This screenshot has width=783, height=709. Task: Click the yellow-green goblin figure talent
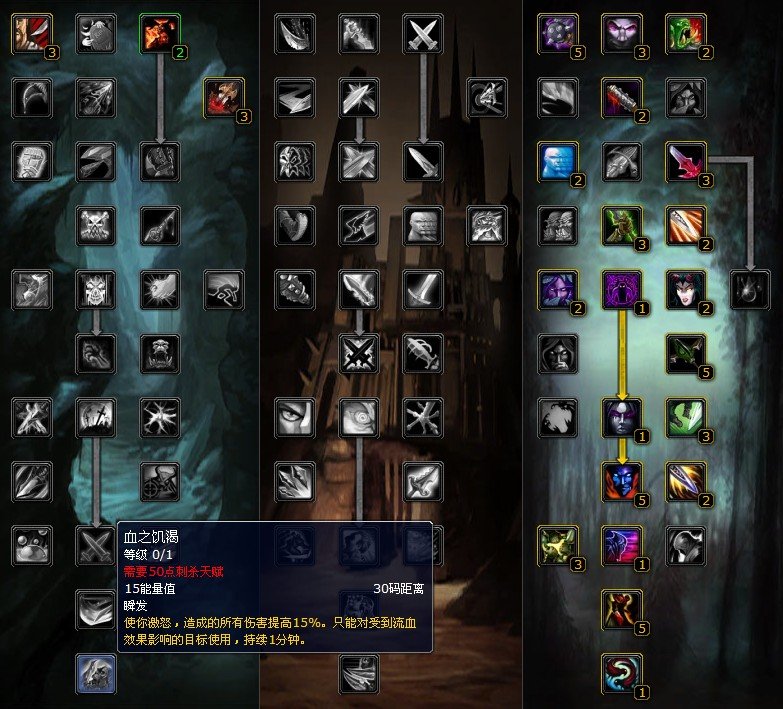point(557,545)
